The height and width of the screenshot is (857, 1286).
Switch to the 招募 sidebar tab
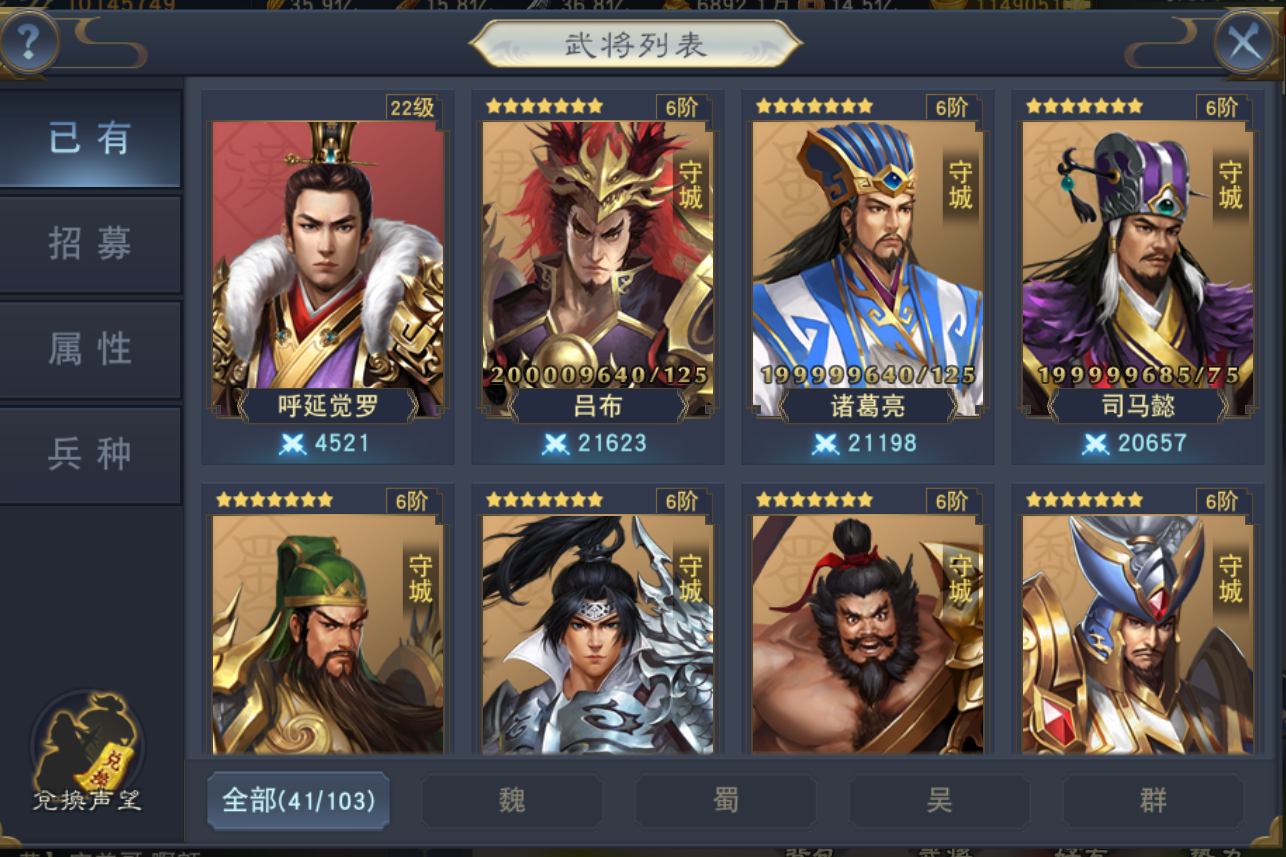(x=91, y=244)
